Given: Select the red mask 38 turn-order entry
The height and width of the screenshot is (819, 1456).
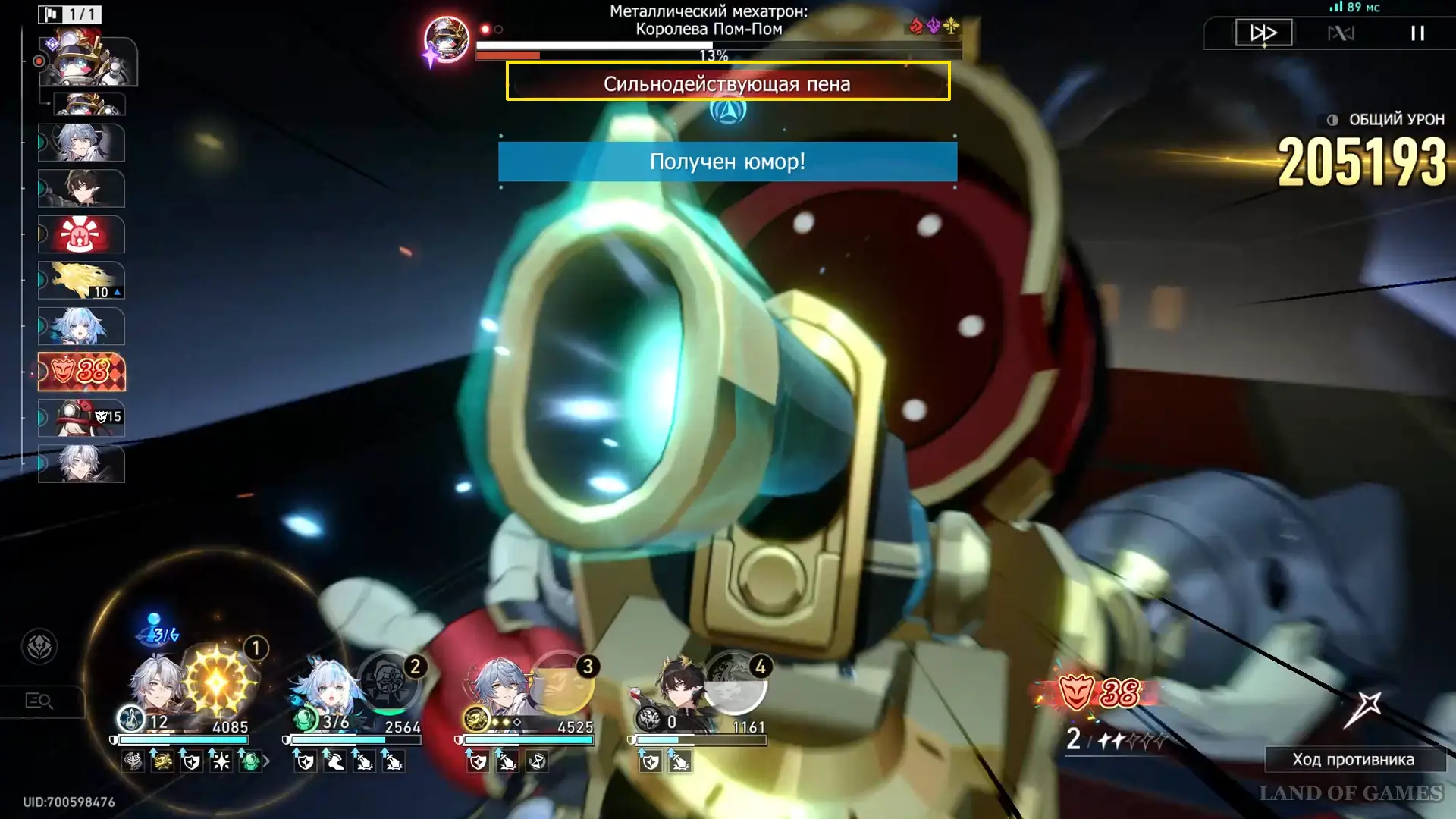Looking at the screenshot, I should pos(81,372).
